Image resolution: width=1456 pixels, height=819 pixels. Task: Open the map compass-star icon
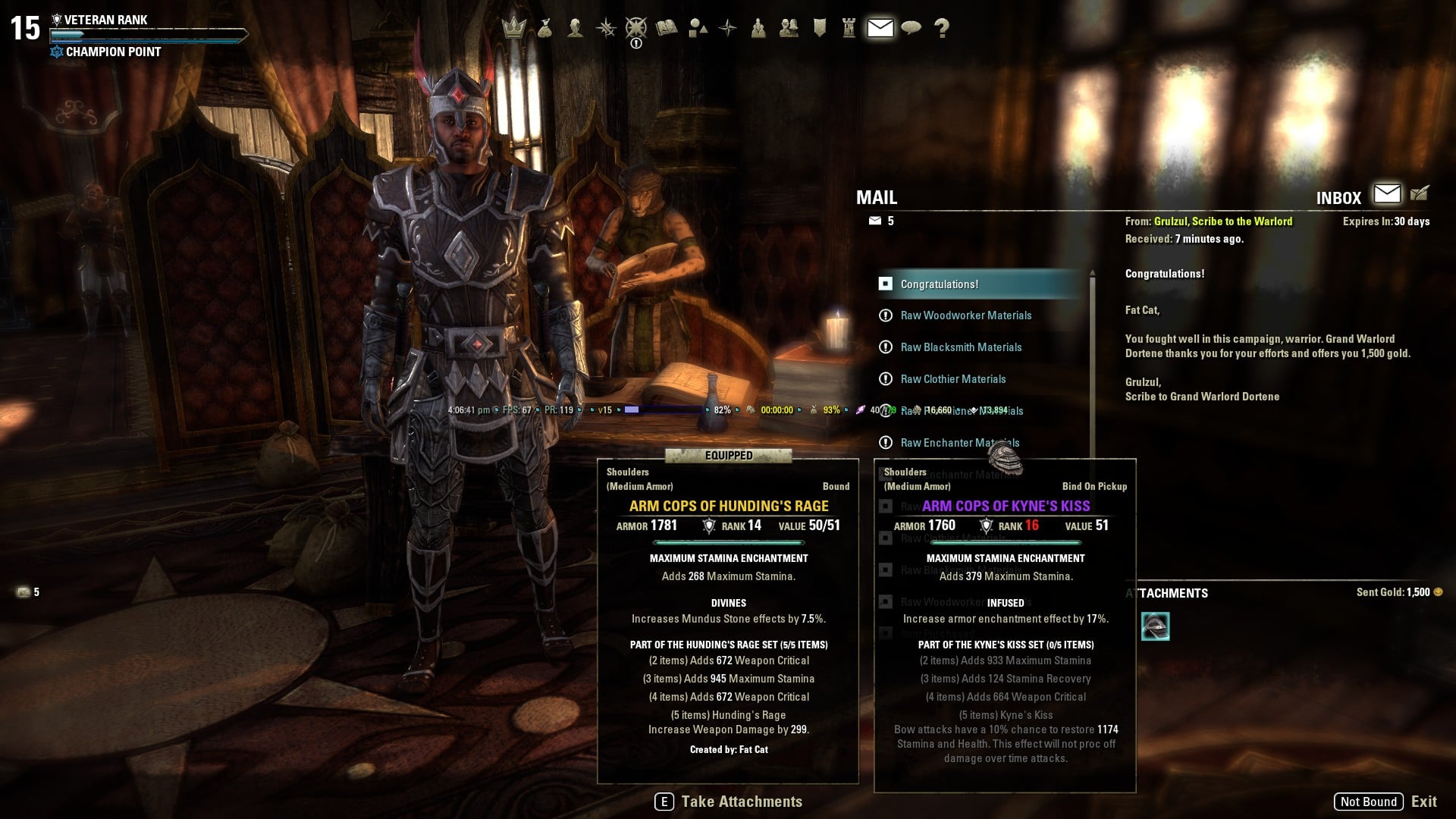click(x=728, y=28)
